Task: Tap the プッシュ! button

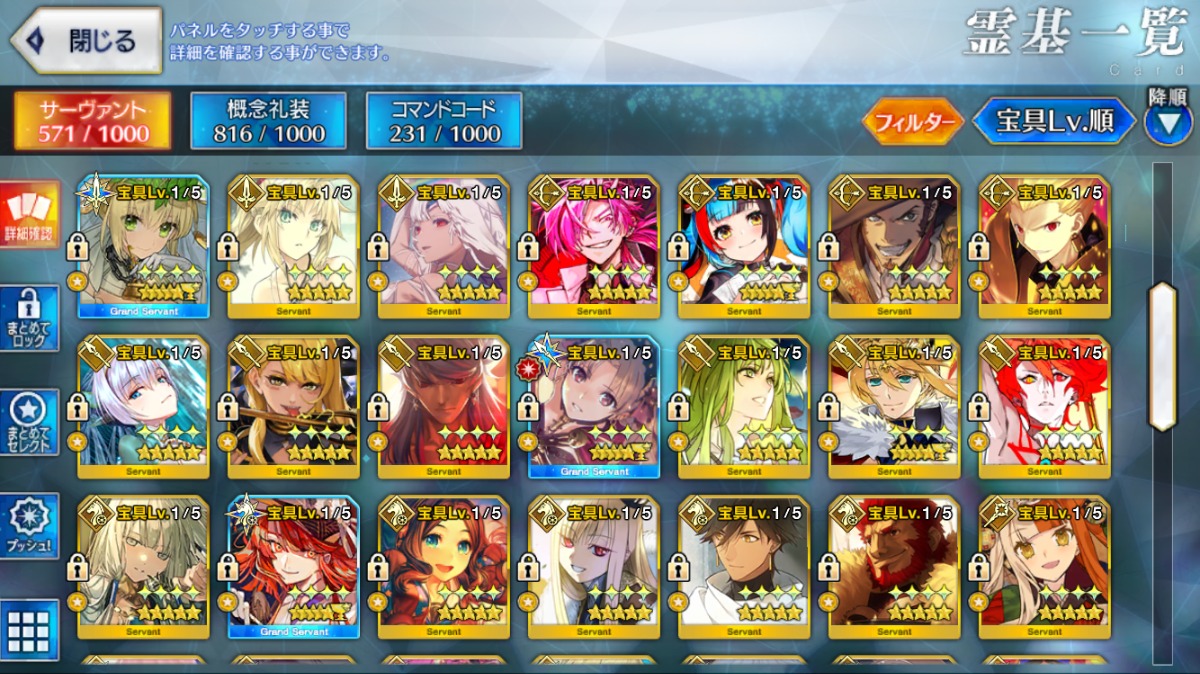Action: tap(30, 526)
